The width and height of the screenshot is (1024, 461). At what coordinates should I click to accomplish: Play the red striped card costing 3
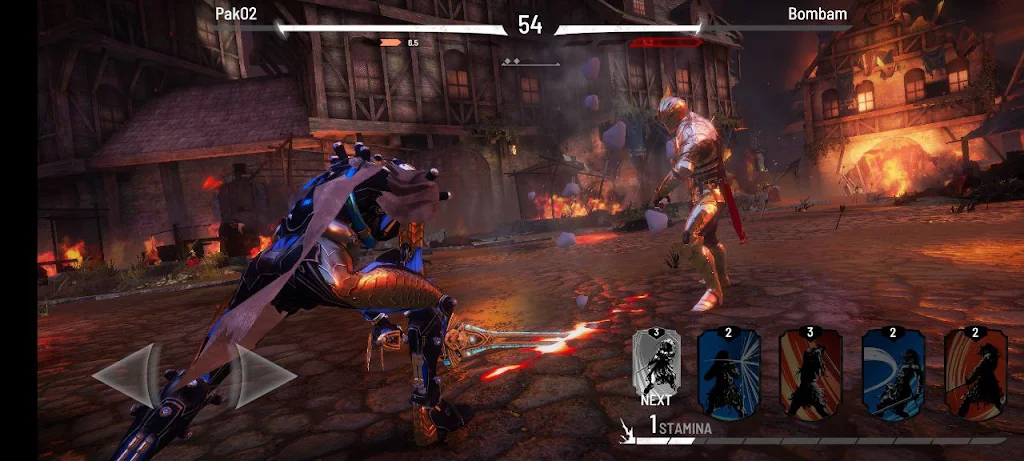tap(810, 372)
